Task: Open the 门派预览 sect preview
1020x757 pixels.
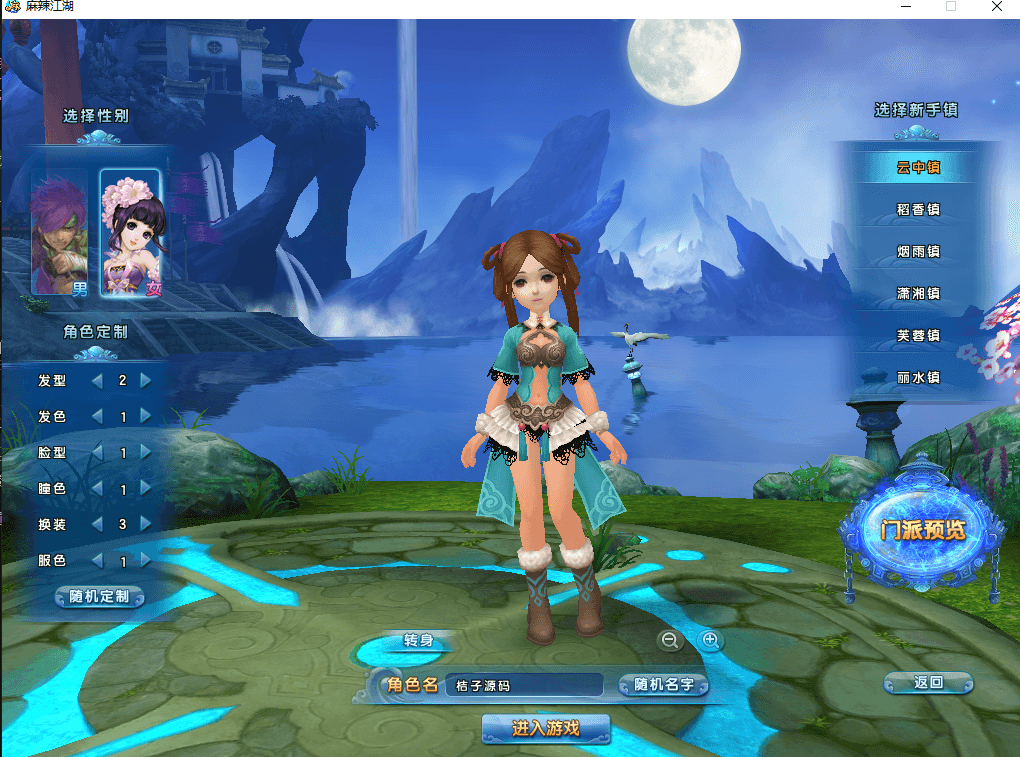Action: pos(922,530)
